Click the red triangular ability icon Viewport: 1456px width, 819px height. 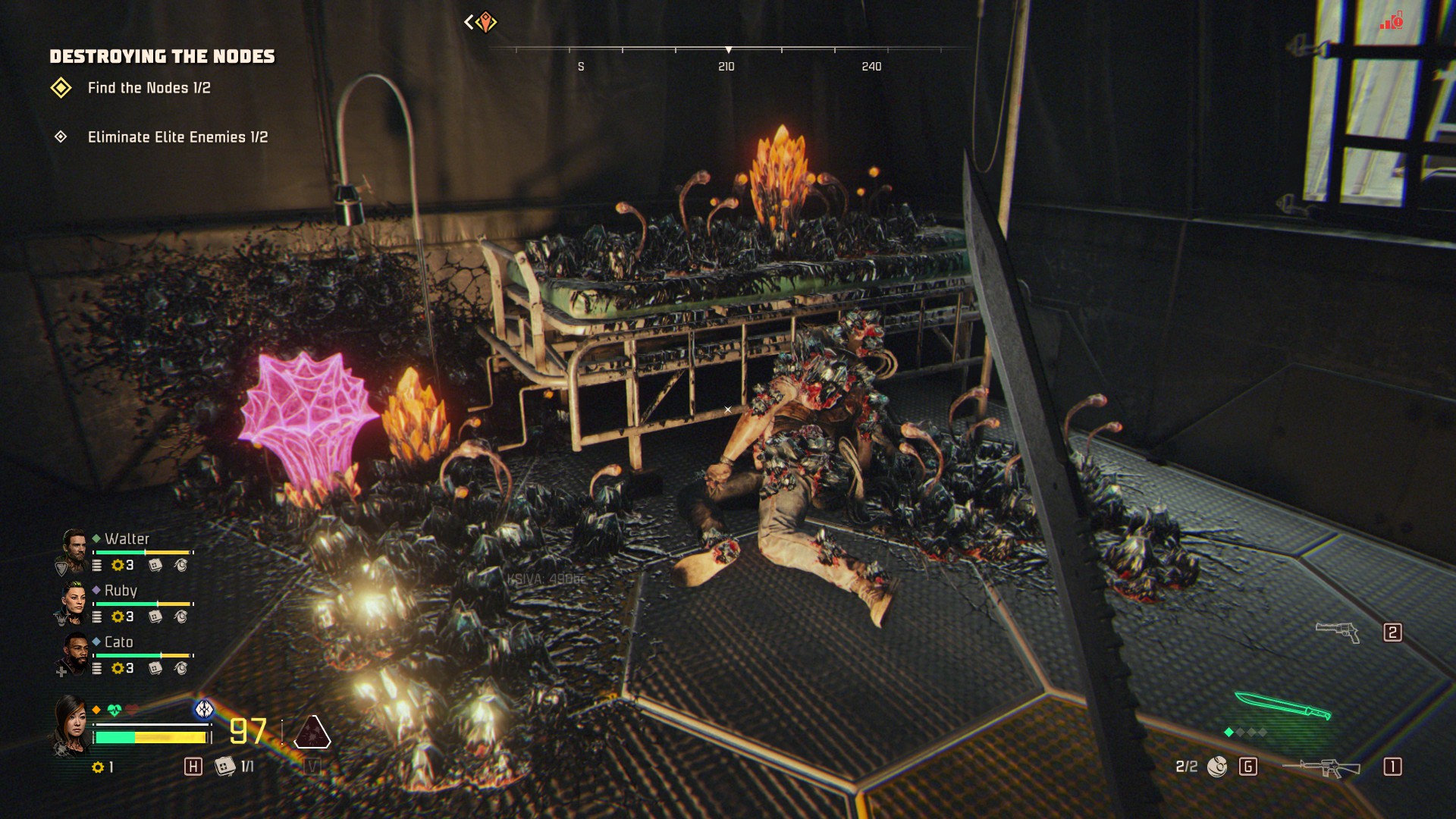point(312,732)
